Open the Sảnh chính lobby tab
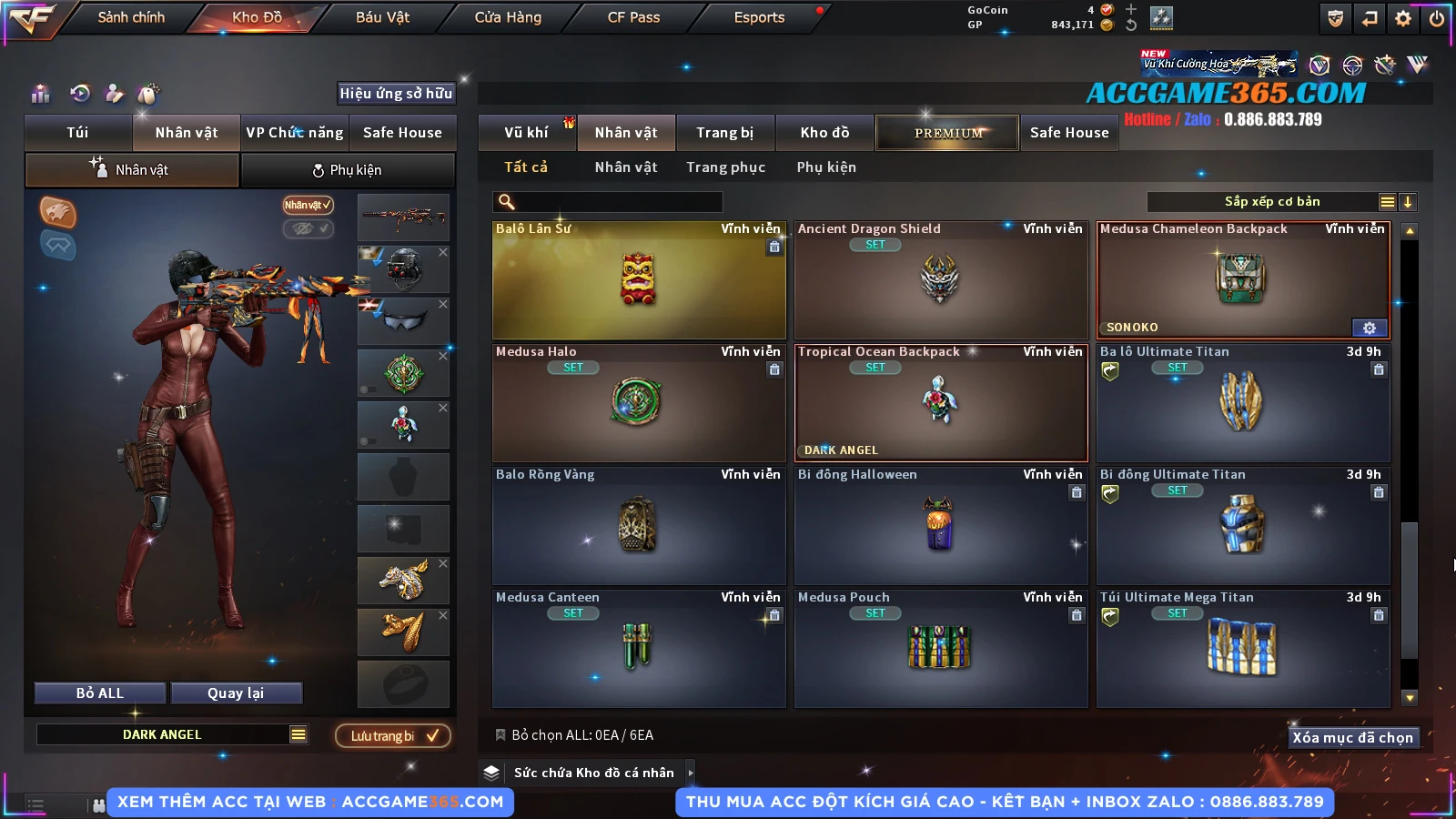 [131, 17]
